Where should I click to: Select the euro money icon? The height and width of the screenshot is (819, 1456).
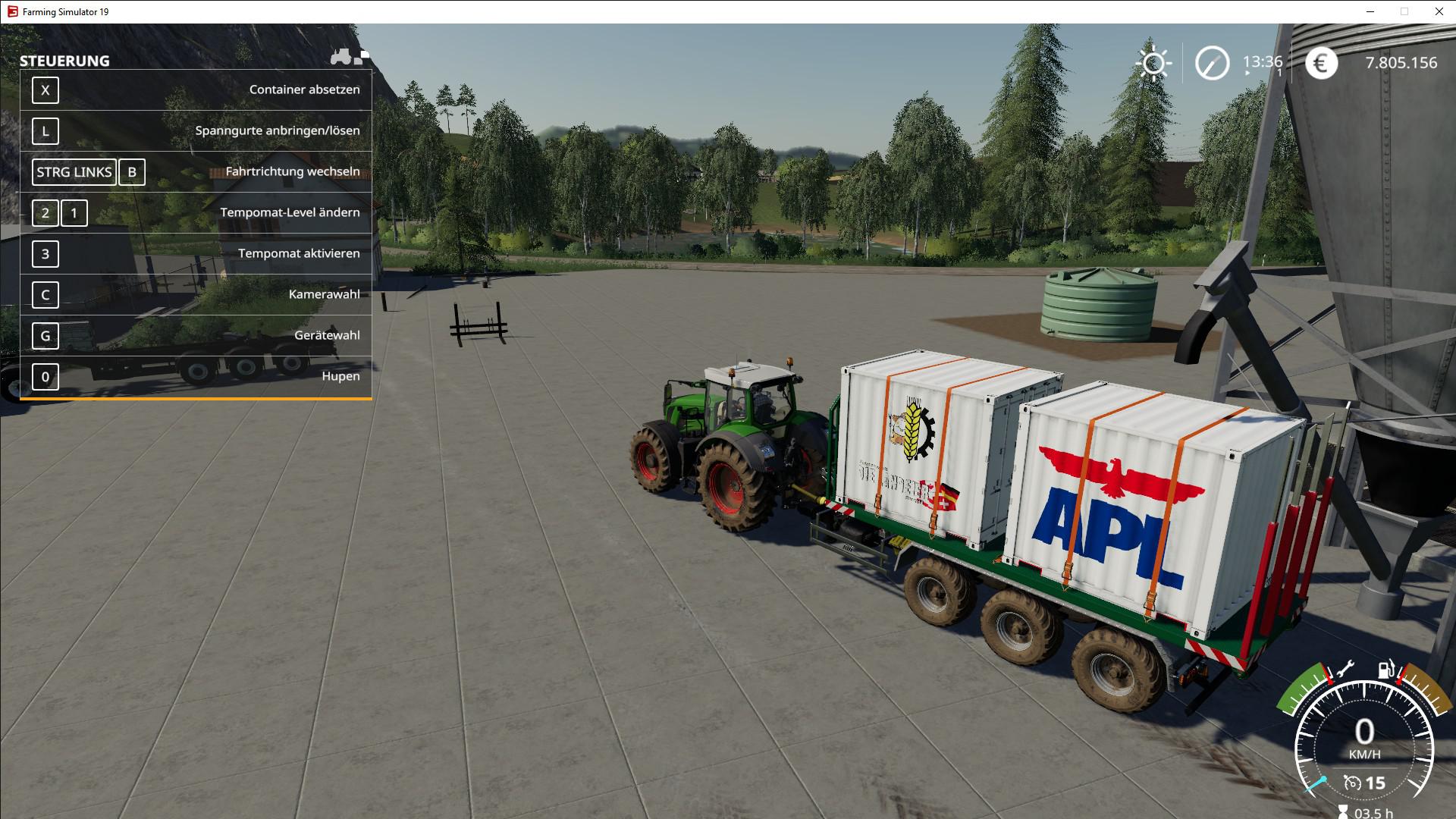[x=1320, y=63]
